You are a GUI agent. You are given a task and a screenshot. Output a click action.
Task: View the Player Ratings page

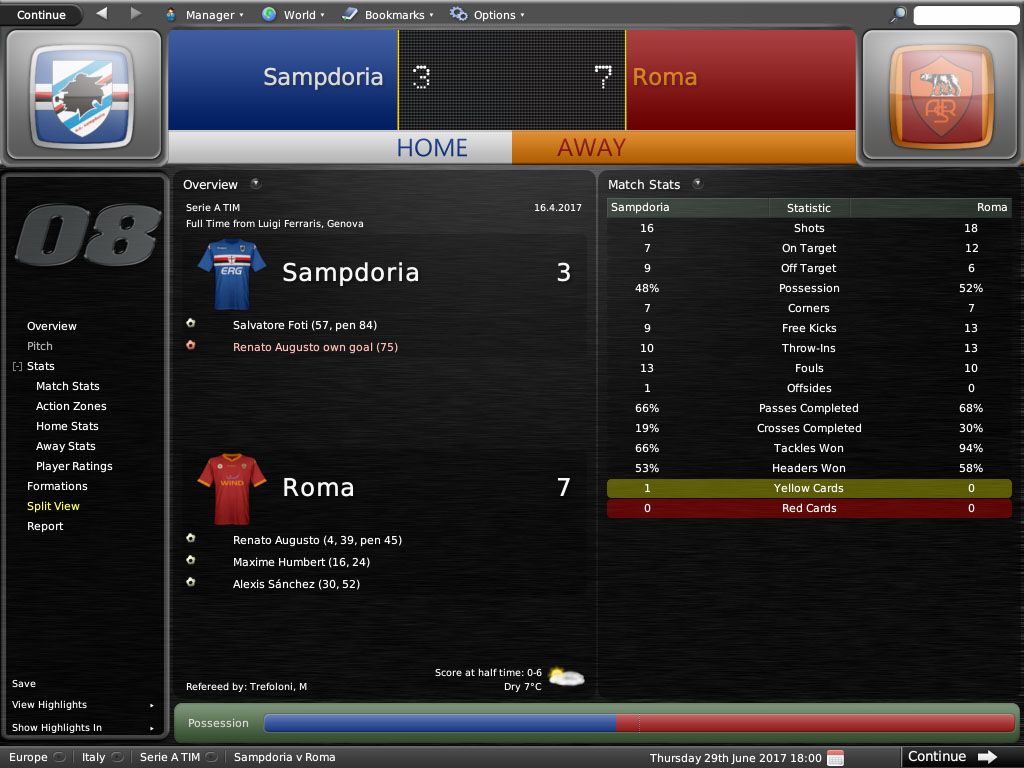74,466
